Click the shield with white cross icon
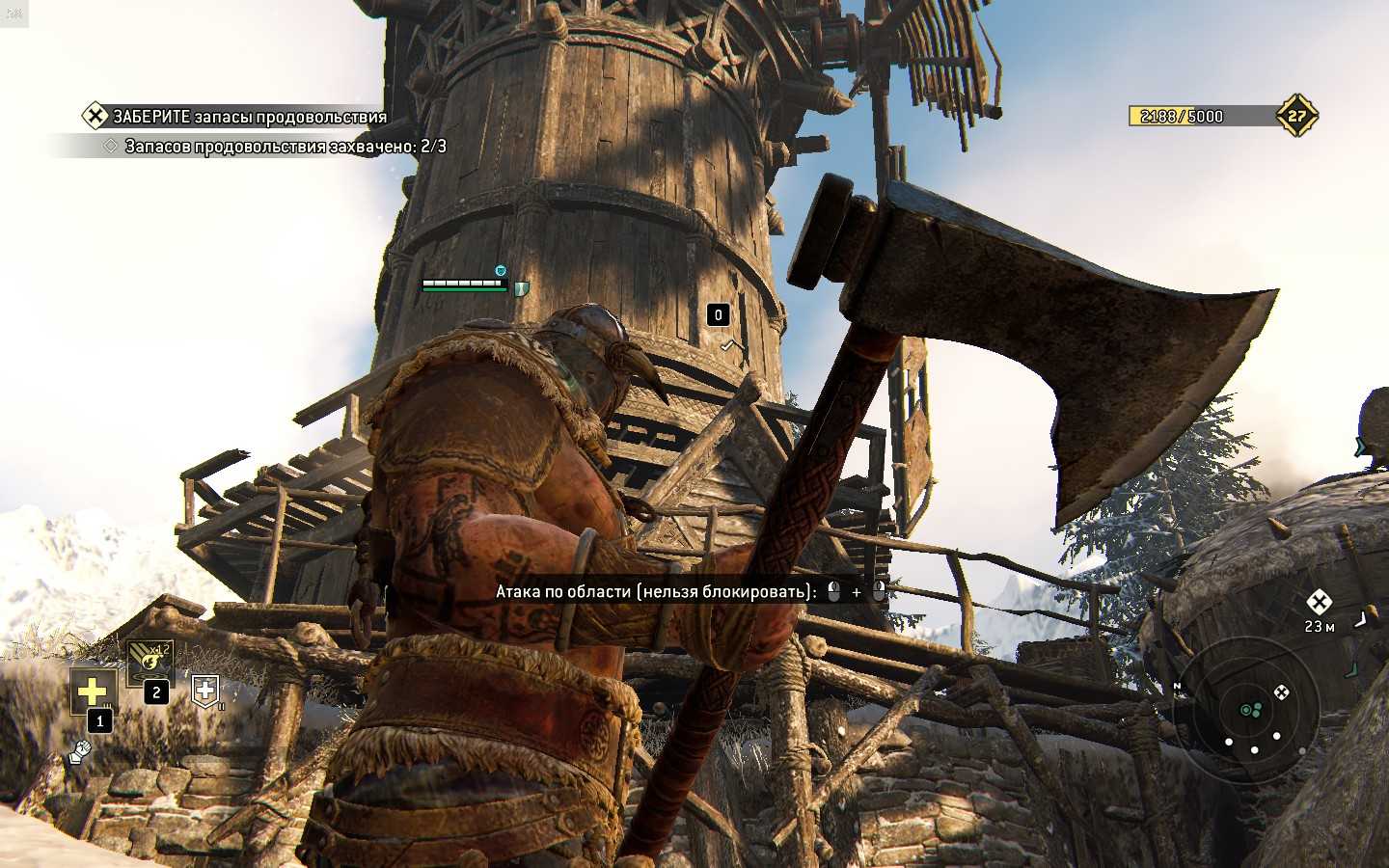 [205, 689]
